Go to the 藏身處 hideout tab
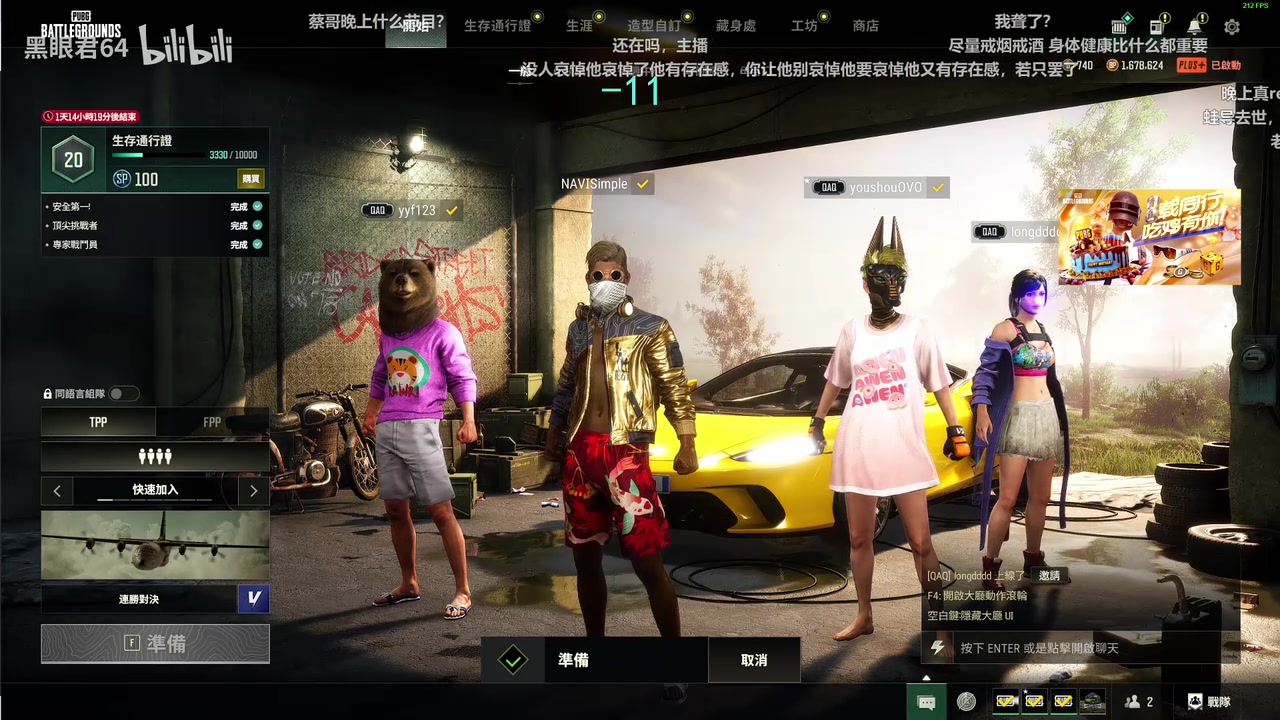 (x=736, y=26)
